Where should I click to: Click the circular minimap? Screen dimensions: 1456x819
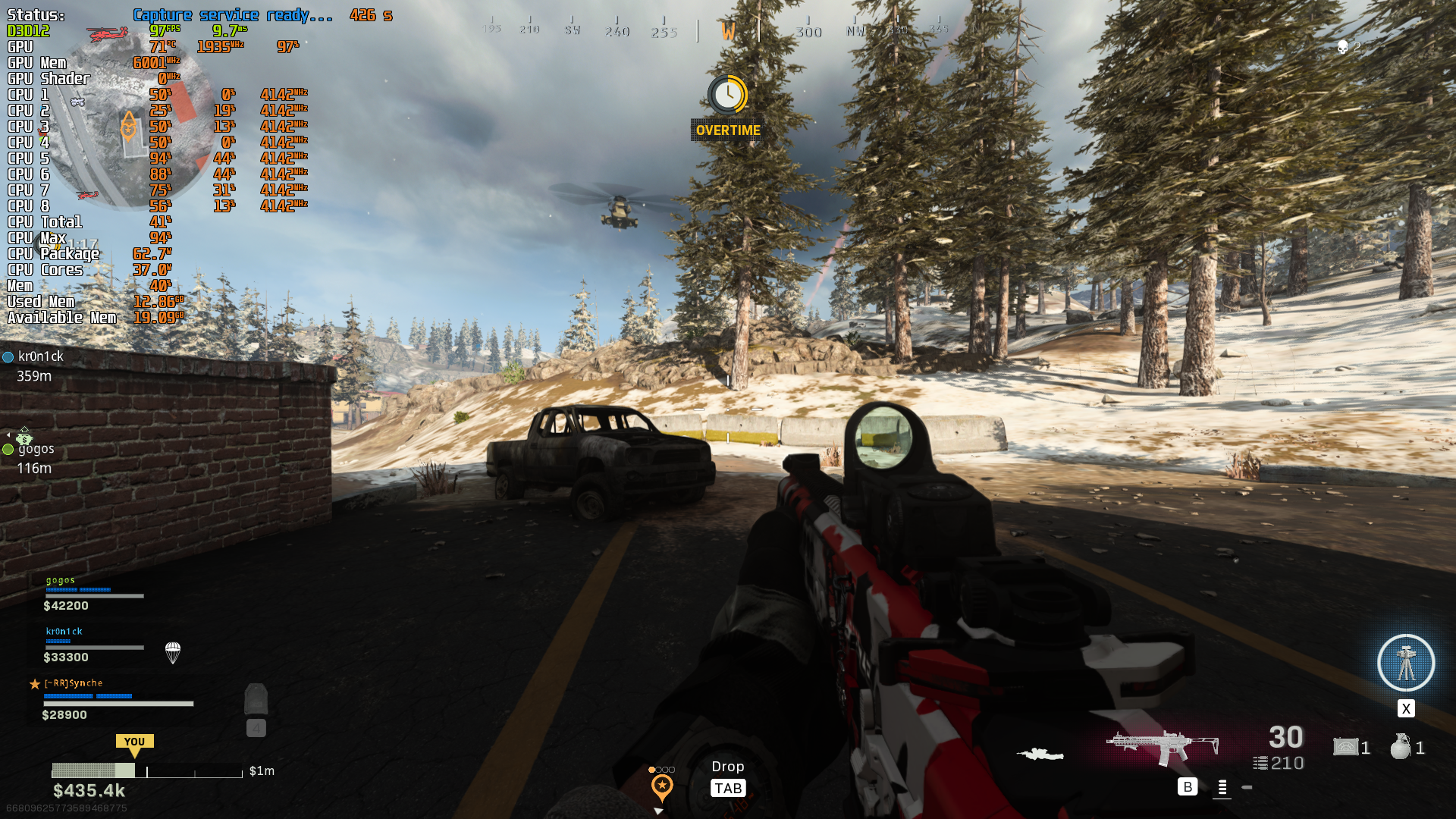tap(129, 121)
